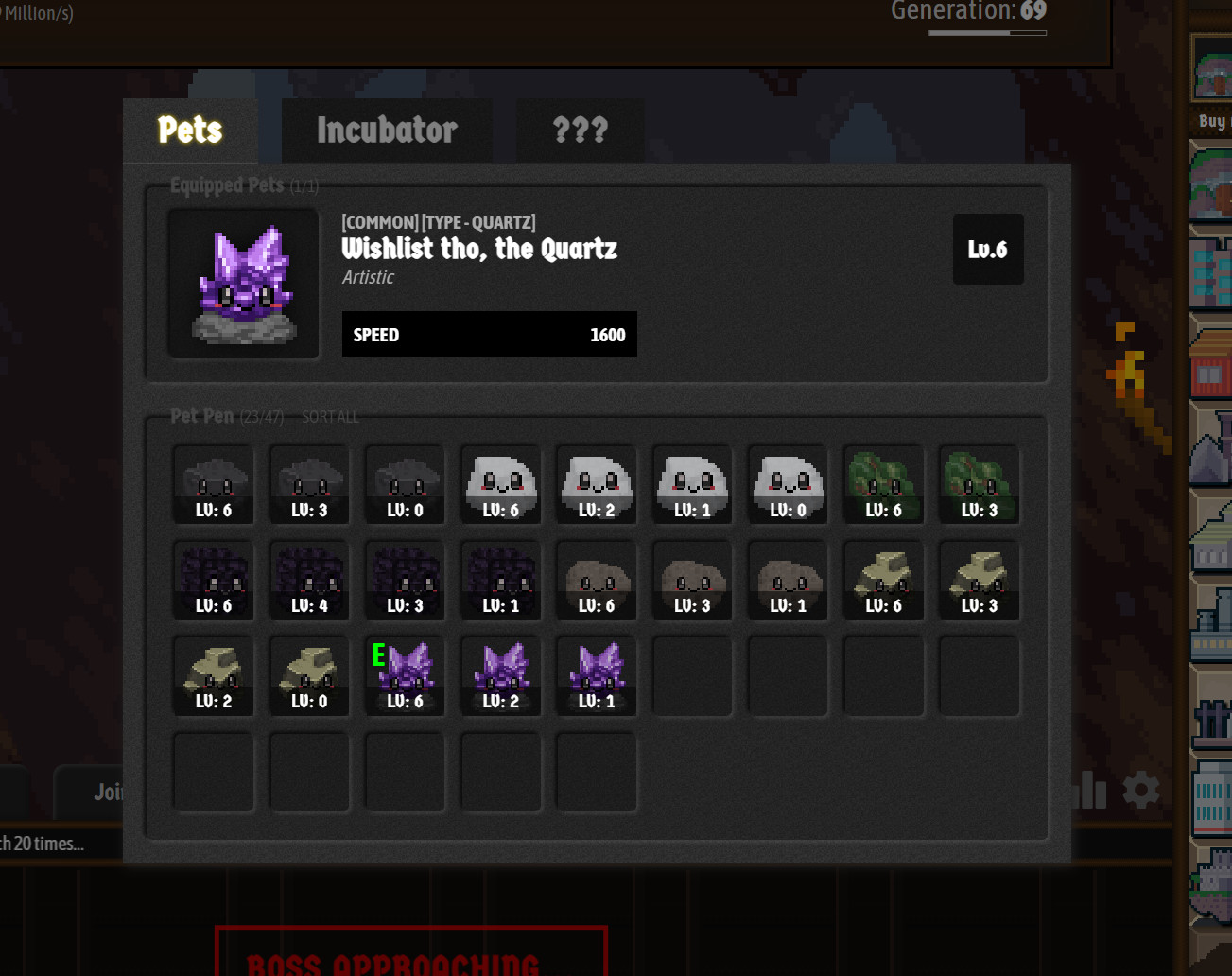Select the dark obsidian pet at LV: 4
Viewport: 1232px width, 976px height.
(308, 580)
